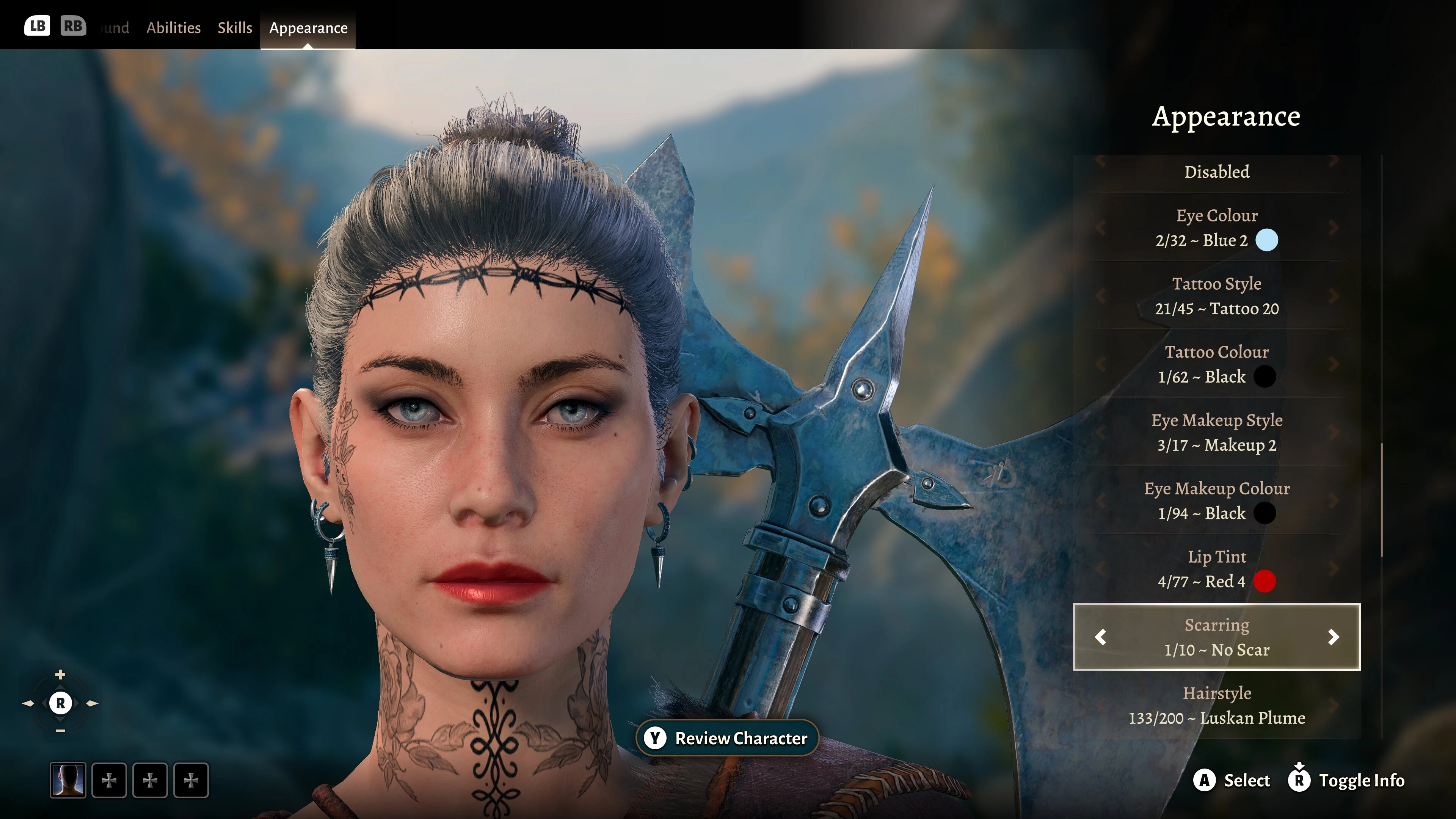This screenshot has height=819, width=1456.
Task: Click the red Lip Tint swatch
Action: (x=1265, y=582)
